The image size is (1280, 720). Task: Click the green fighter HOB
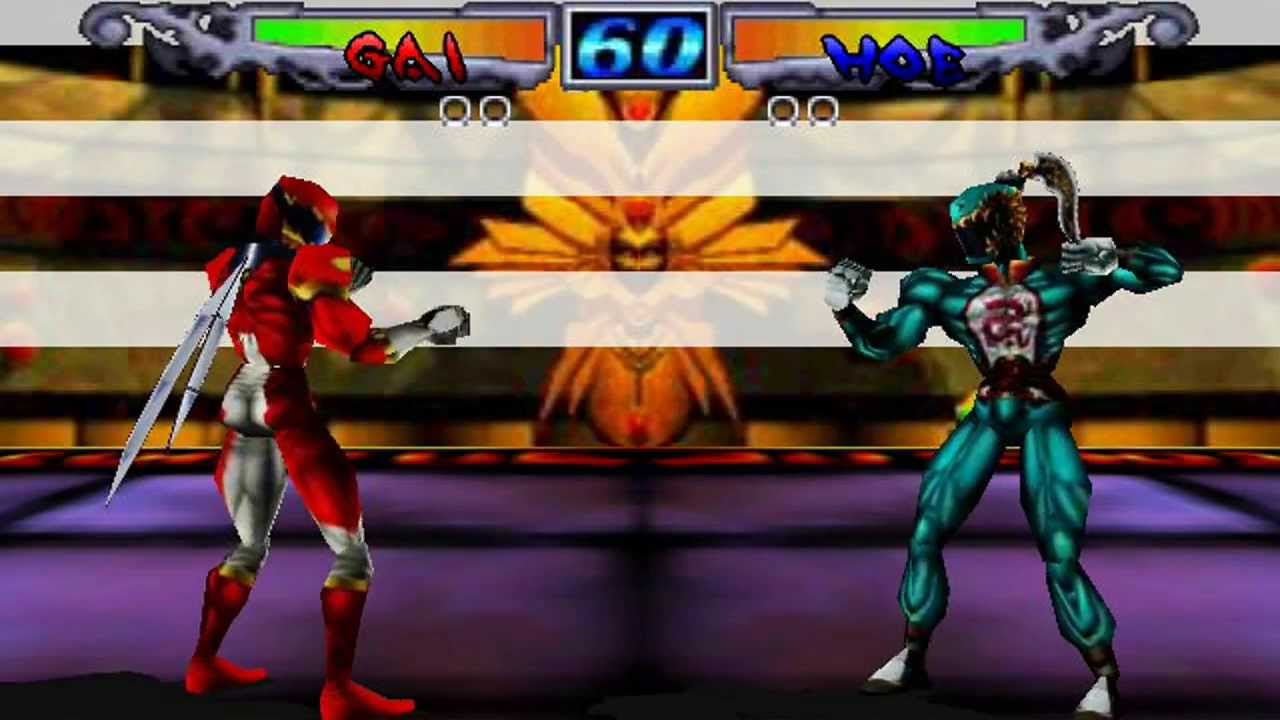[1000, 400]
